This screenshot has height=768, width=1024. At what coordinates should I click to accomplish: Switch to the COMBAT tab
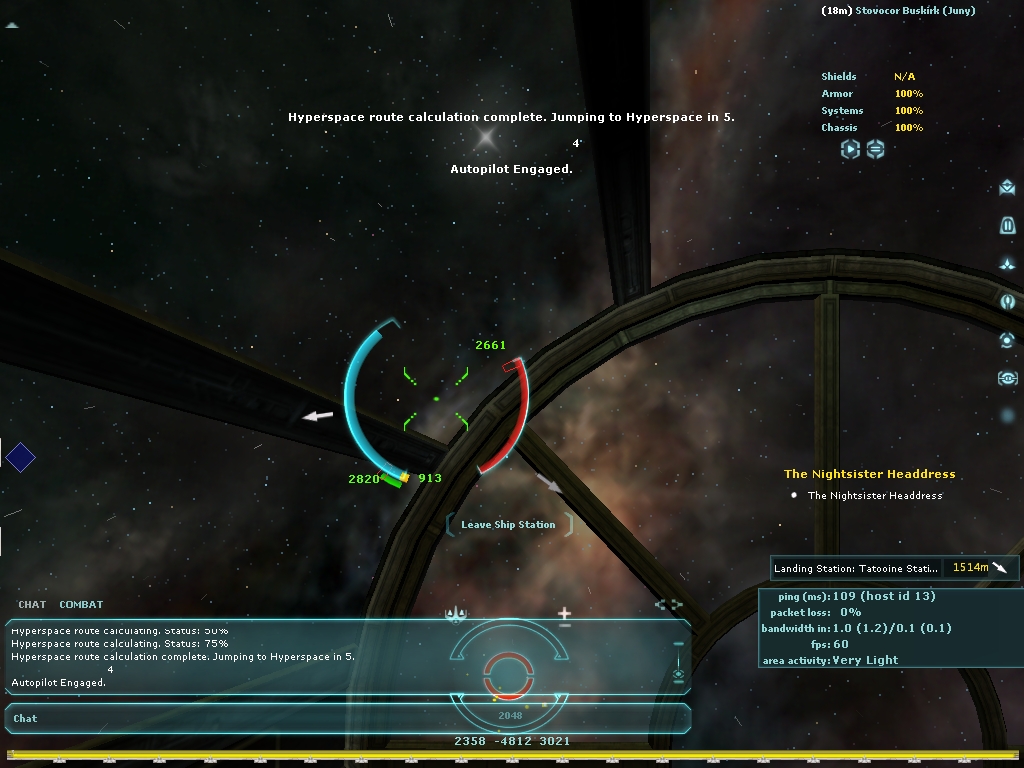click(x=81, y=604)
